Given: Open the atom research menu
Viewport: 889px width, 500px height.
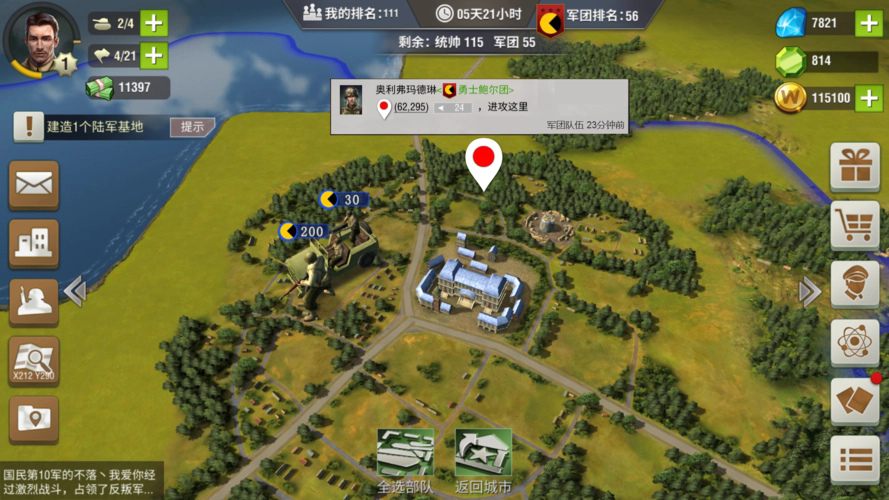Looking at the screenshot, I should pos(855,344).
